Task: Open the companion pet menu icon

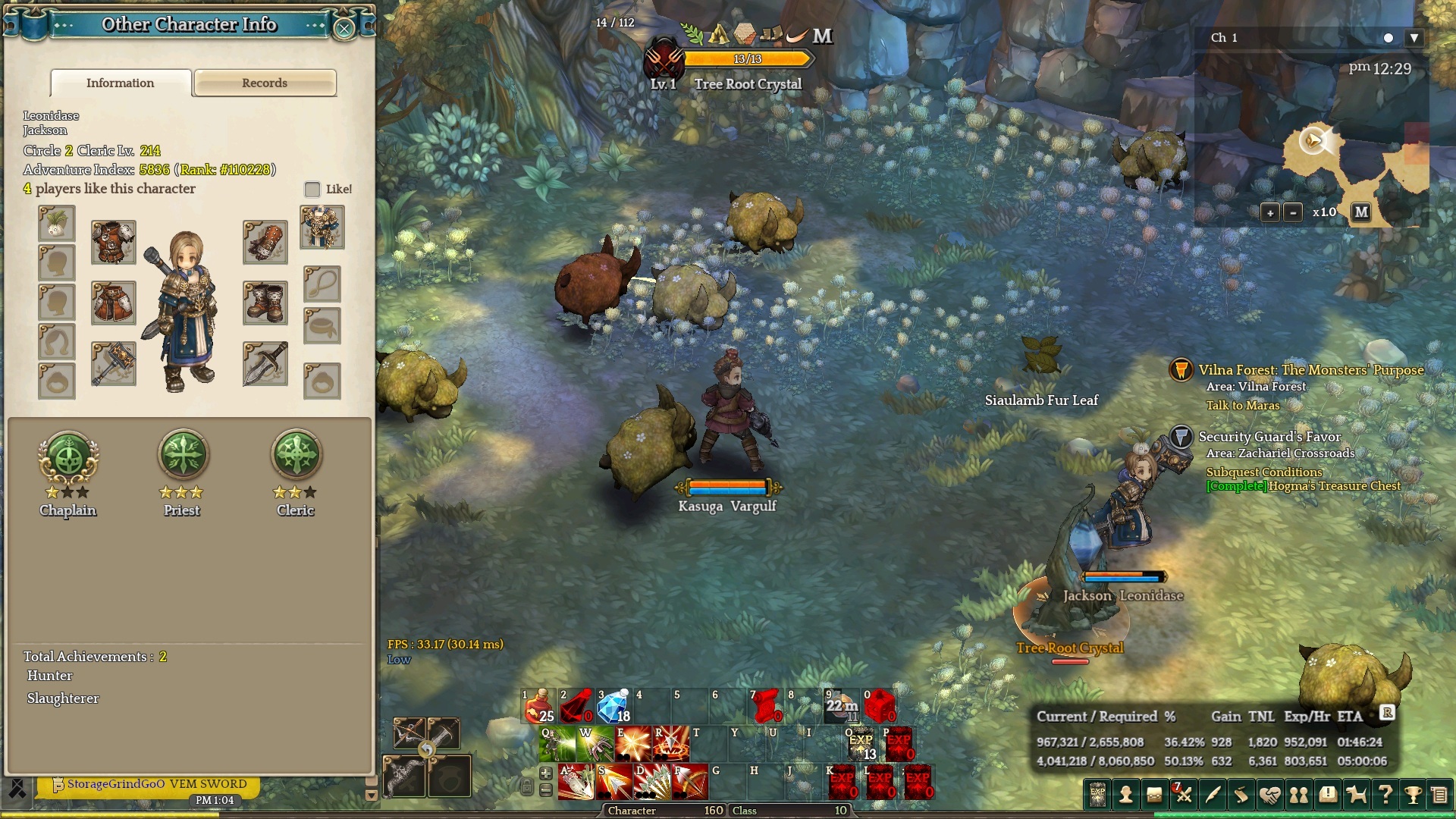Action: pos(1356,795)
